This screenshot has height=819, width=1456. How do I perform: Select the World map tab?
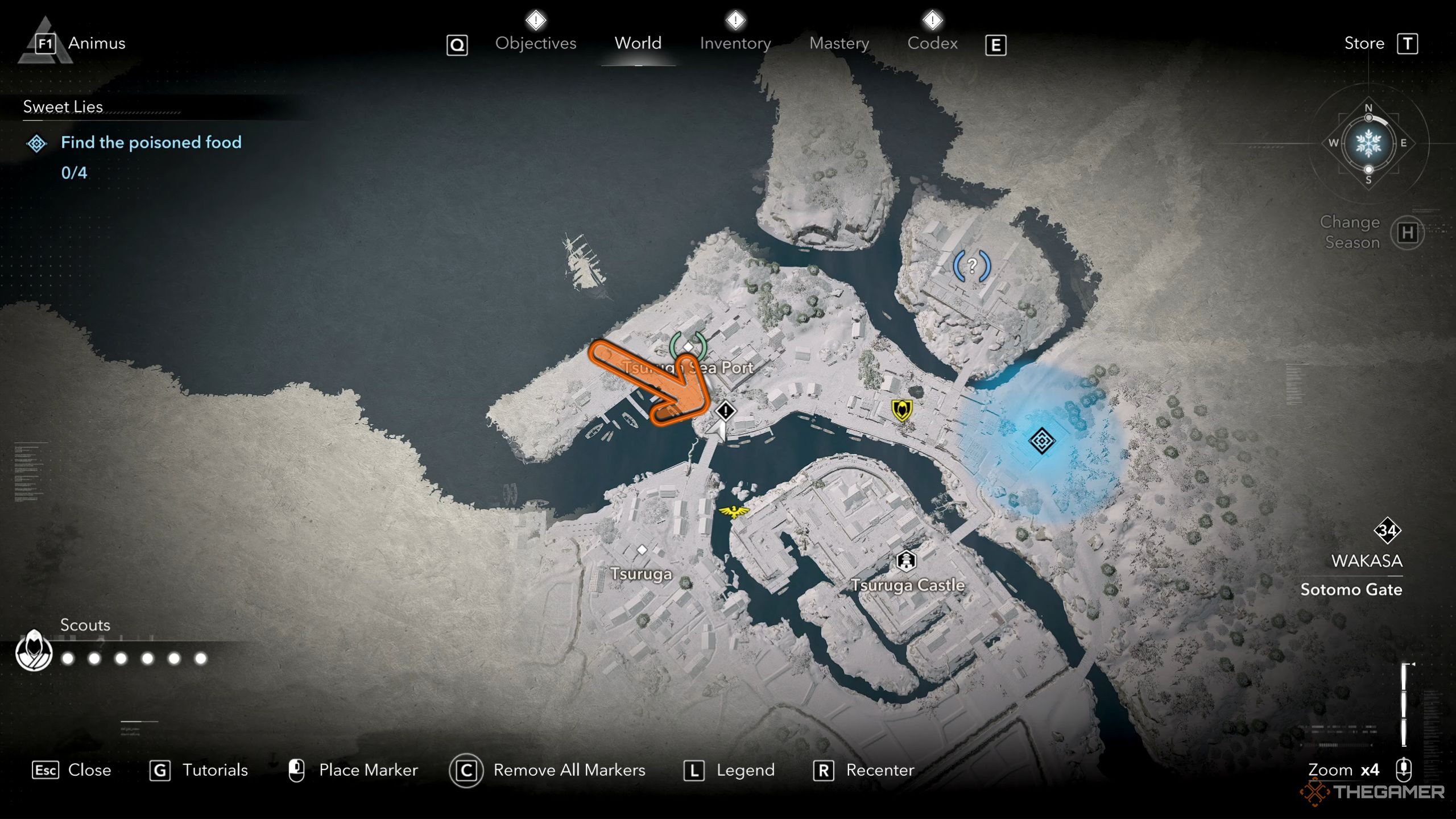click(638, 43)
